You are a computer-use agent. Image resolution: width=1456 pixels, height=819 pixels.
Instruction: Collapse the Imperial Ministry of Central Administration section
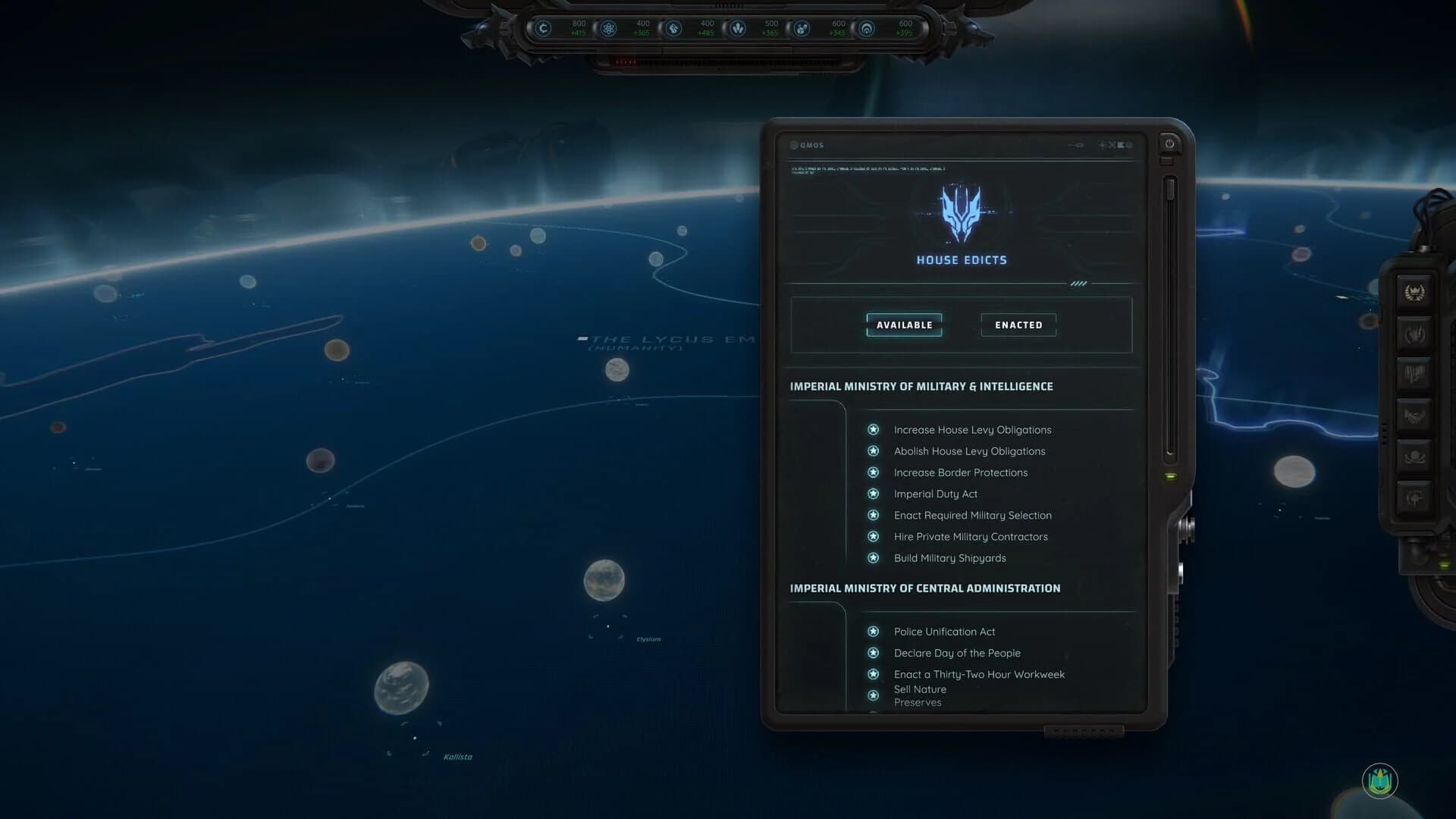tap(926, 588)
